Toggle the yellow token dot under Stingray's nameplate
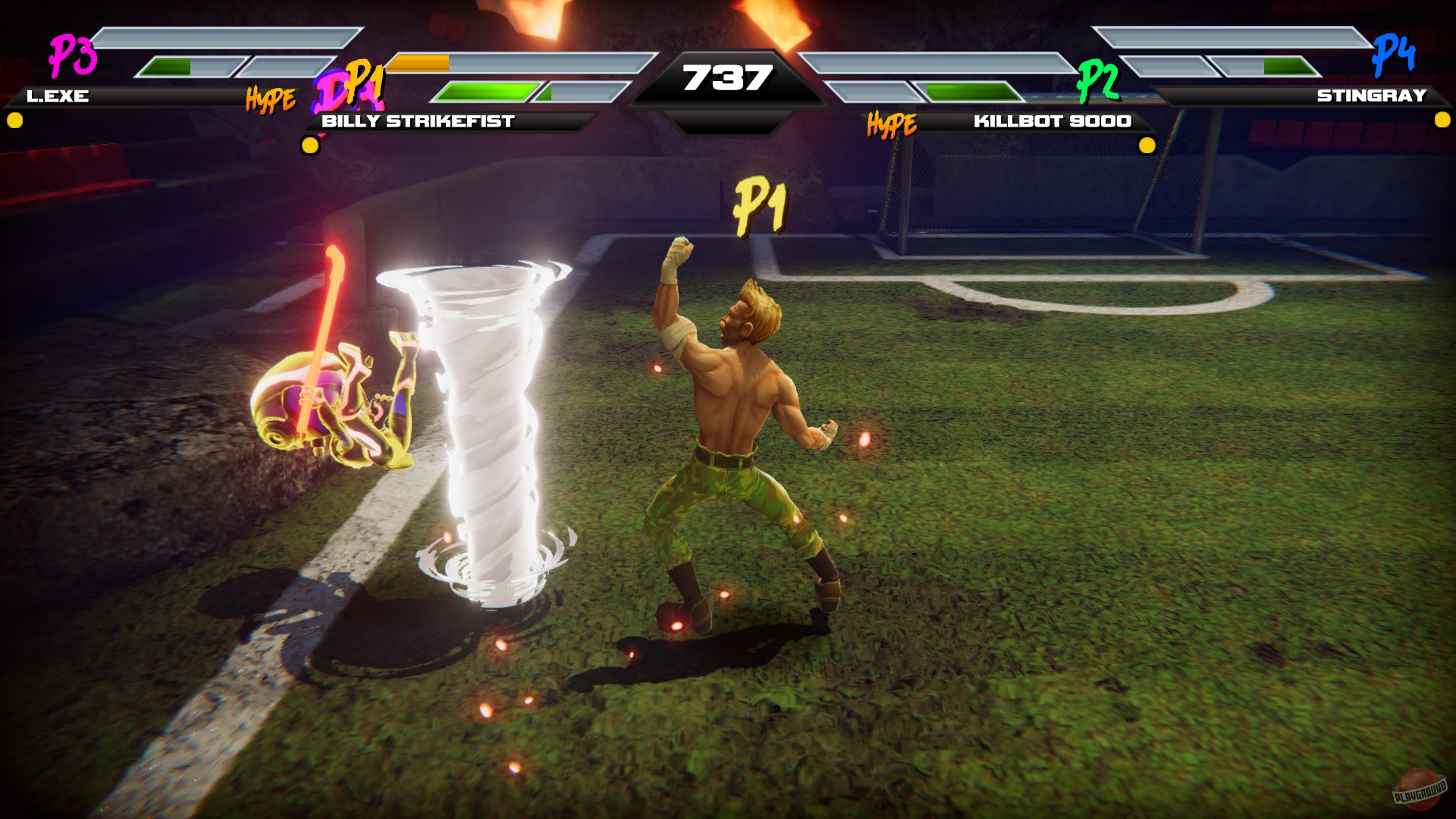This screenshot has height=819, width=1456. [1442, 119]
